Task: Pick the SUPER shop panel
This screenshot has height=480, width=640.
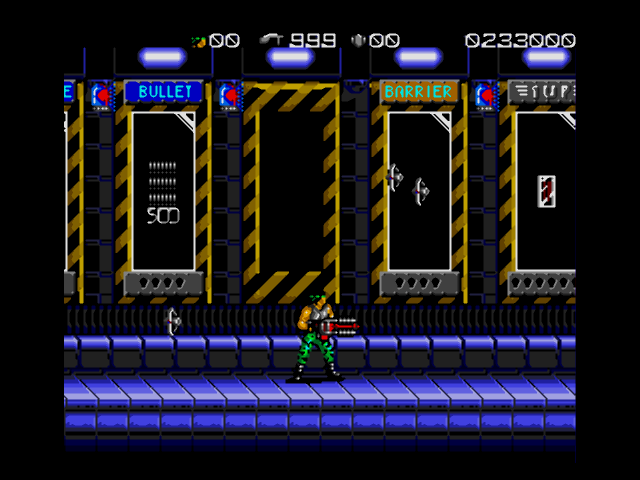Action: (545, 190)
